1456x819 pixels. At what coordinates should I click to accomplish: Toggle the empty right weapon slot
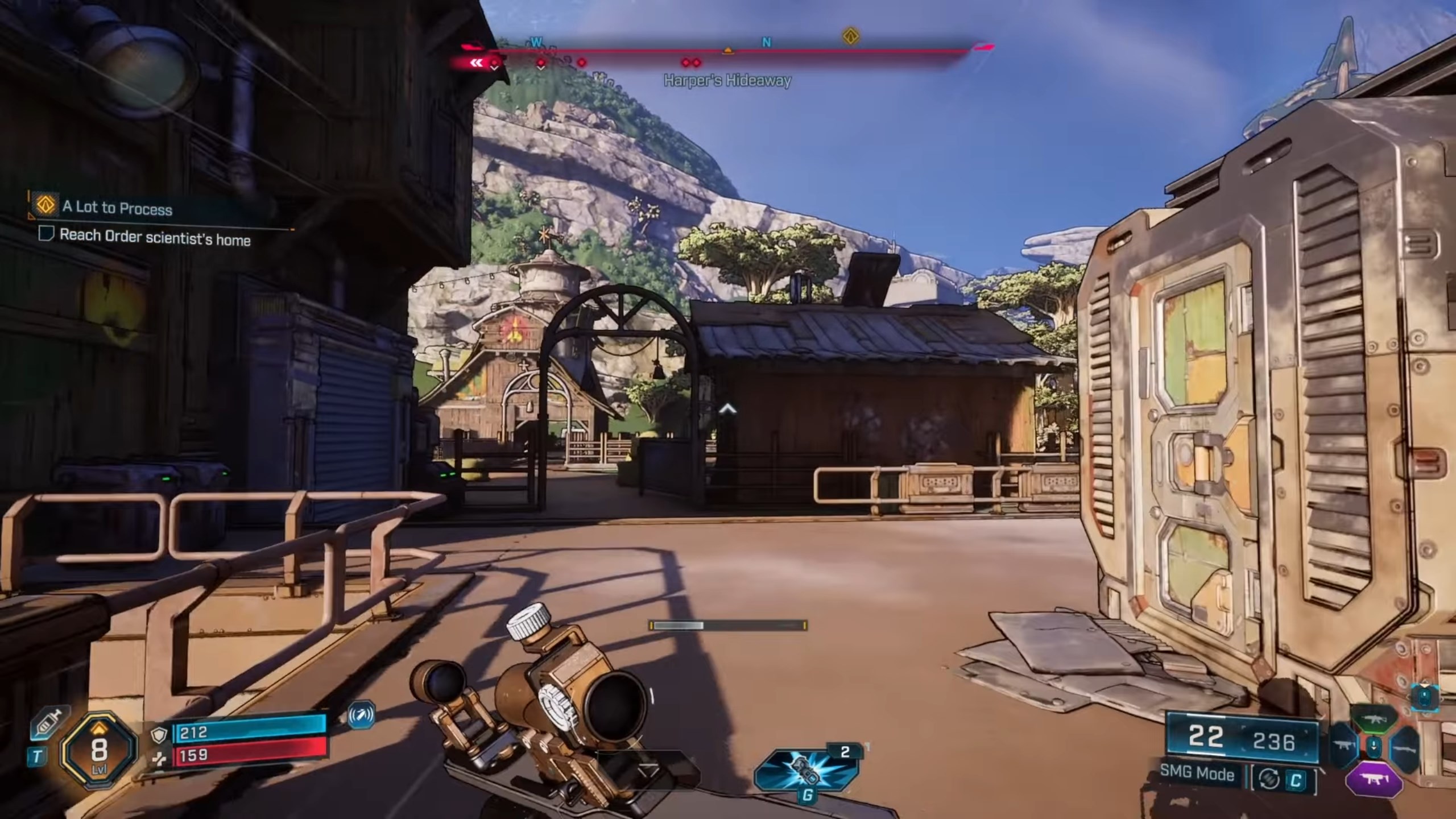point(1405,749)
